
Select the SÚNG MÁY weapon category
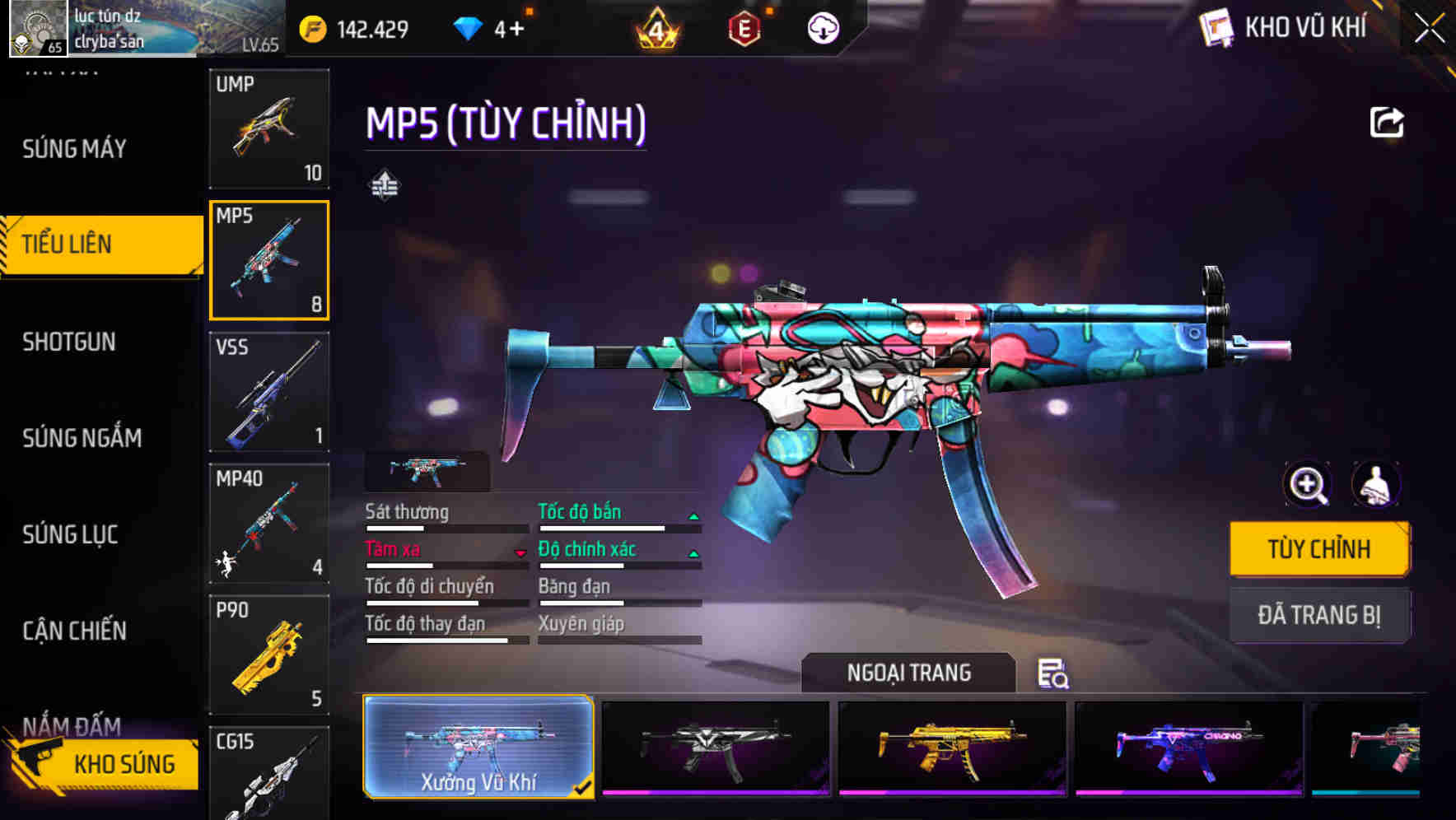click(x=74, y=149)
